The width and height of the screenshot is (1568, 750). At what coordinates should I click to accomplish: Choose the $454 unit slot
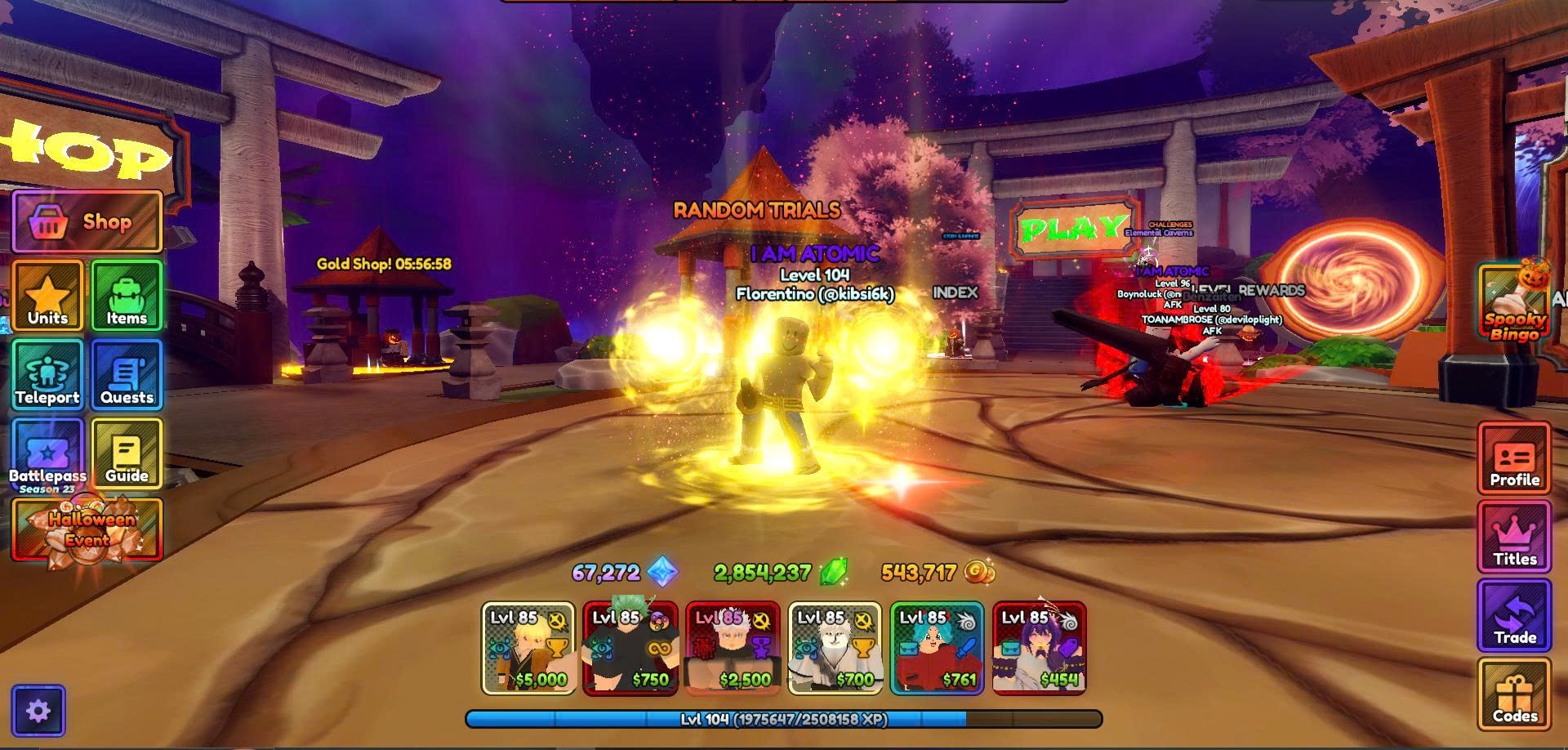[1039, 649]
